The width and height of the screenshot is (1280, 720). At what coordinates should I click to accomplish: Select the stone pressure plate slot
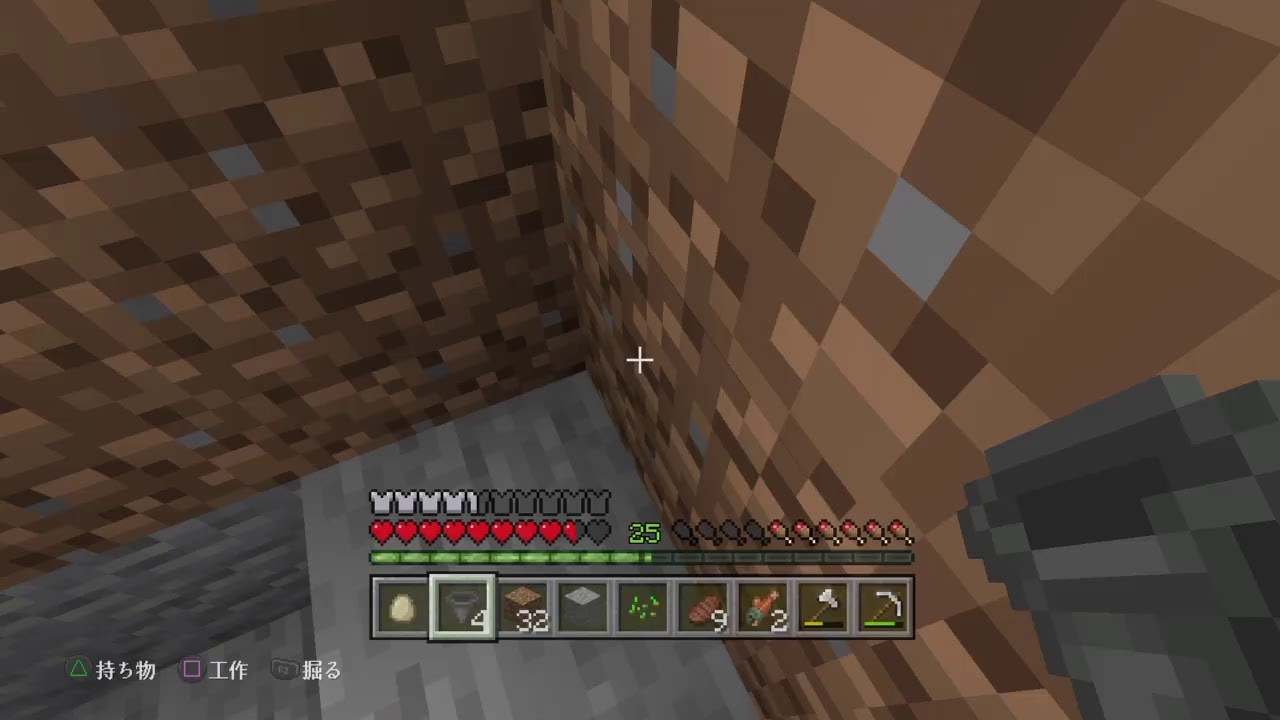(x=581, y=607)
